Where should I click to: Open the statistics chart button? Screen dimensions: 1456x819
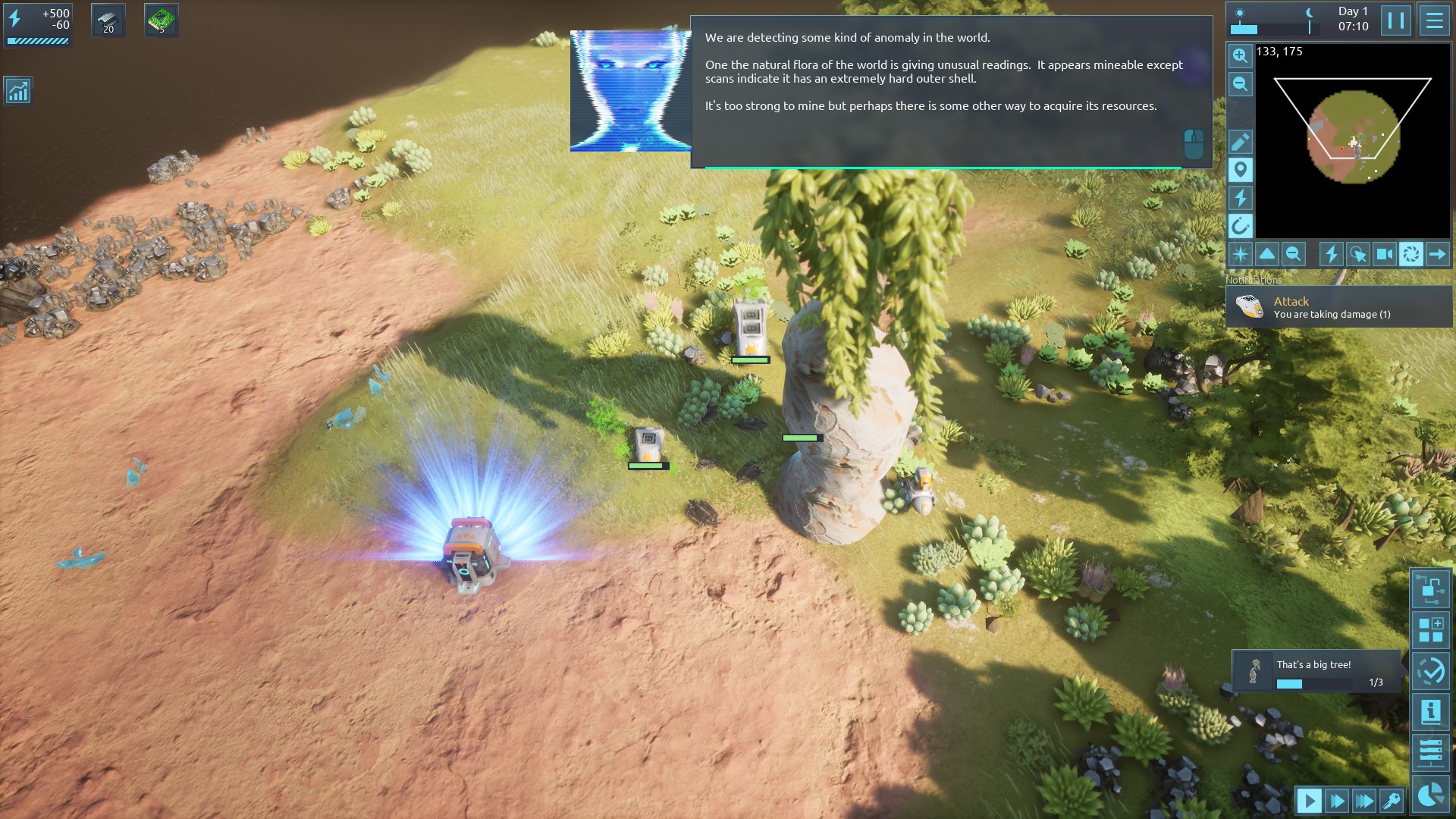17,91
